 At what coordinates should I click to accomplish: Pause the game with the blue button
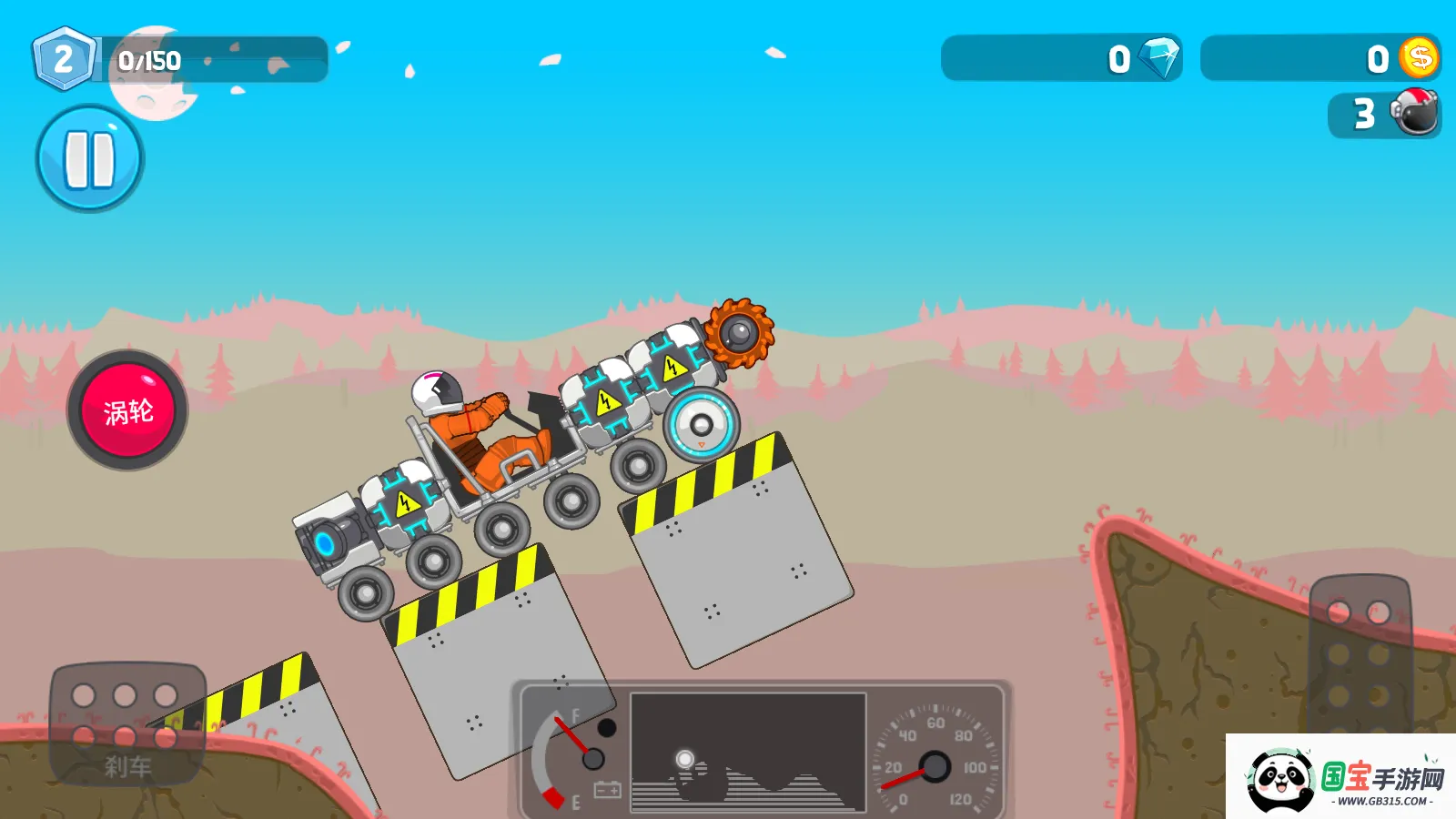point(89,159)
